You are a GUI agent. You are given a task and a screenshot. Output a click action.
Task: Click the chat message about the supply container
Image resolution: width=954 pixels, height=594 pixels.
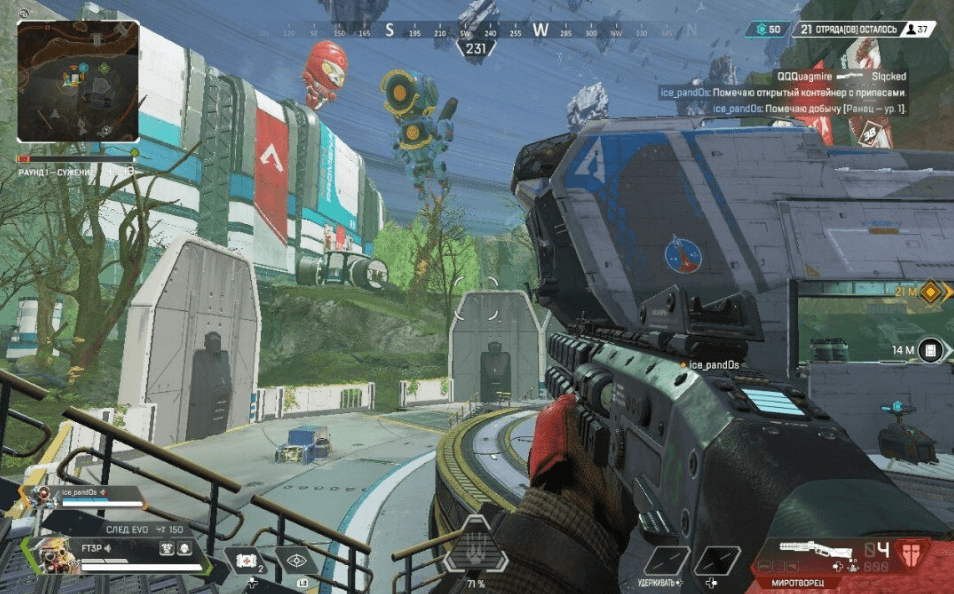pos(783,92)
